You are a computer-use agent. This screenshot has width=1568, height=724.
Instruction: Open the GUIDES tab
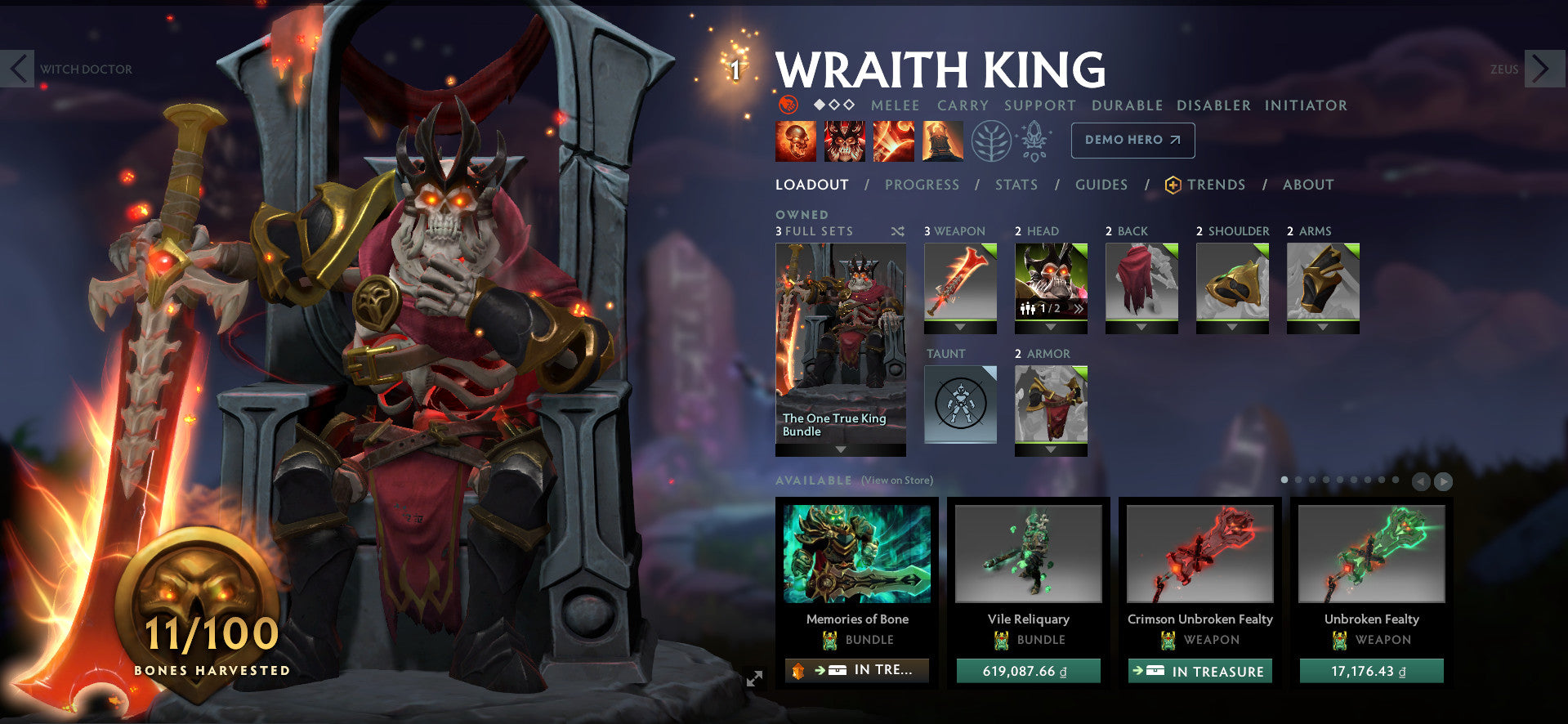(x=1101, y=185)
